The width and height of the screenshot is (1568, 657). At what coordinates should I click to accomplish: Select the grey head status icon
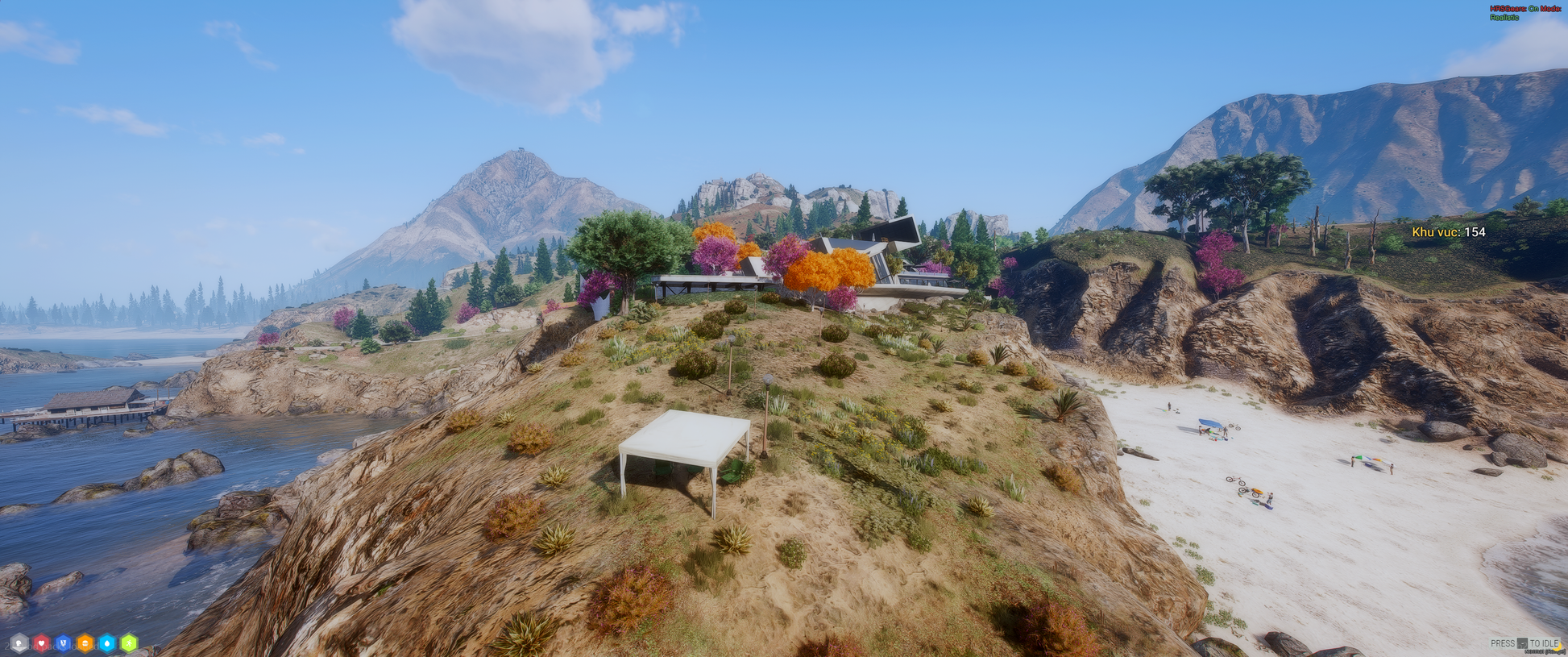(19, 643)
